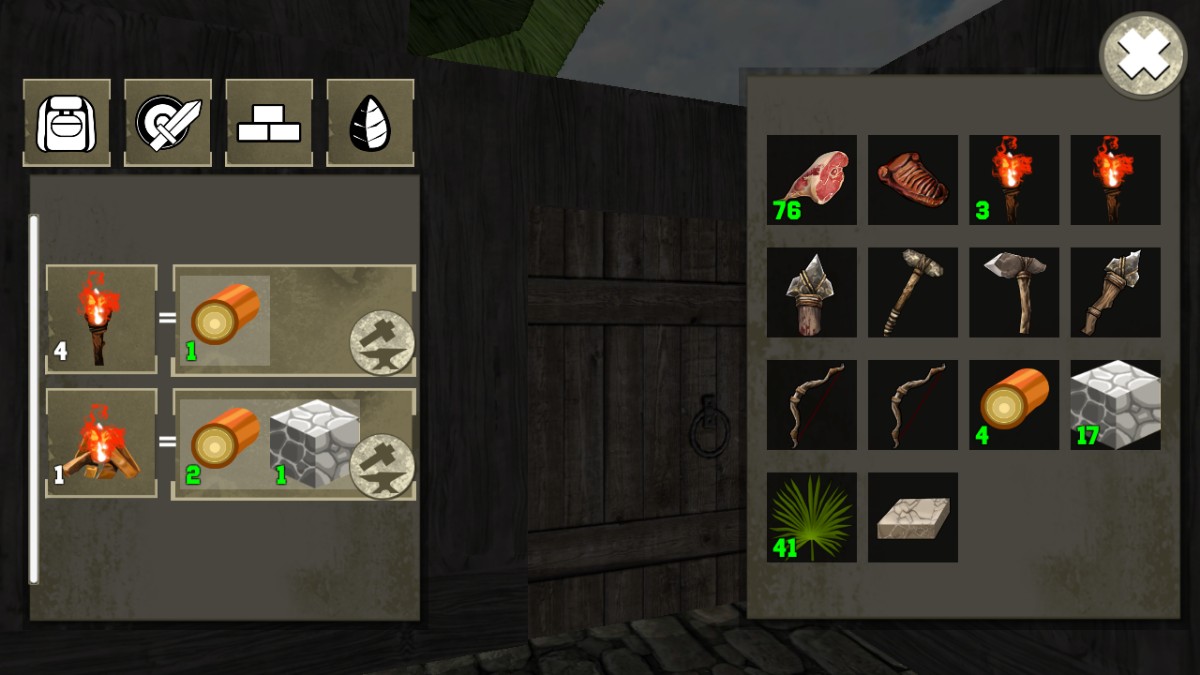Select the campfire recipe result icon
The width and height of the screenshot is (1200, 675).
point(101,443)
